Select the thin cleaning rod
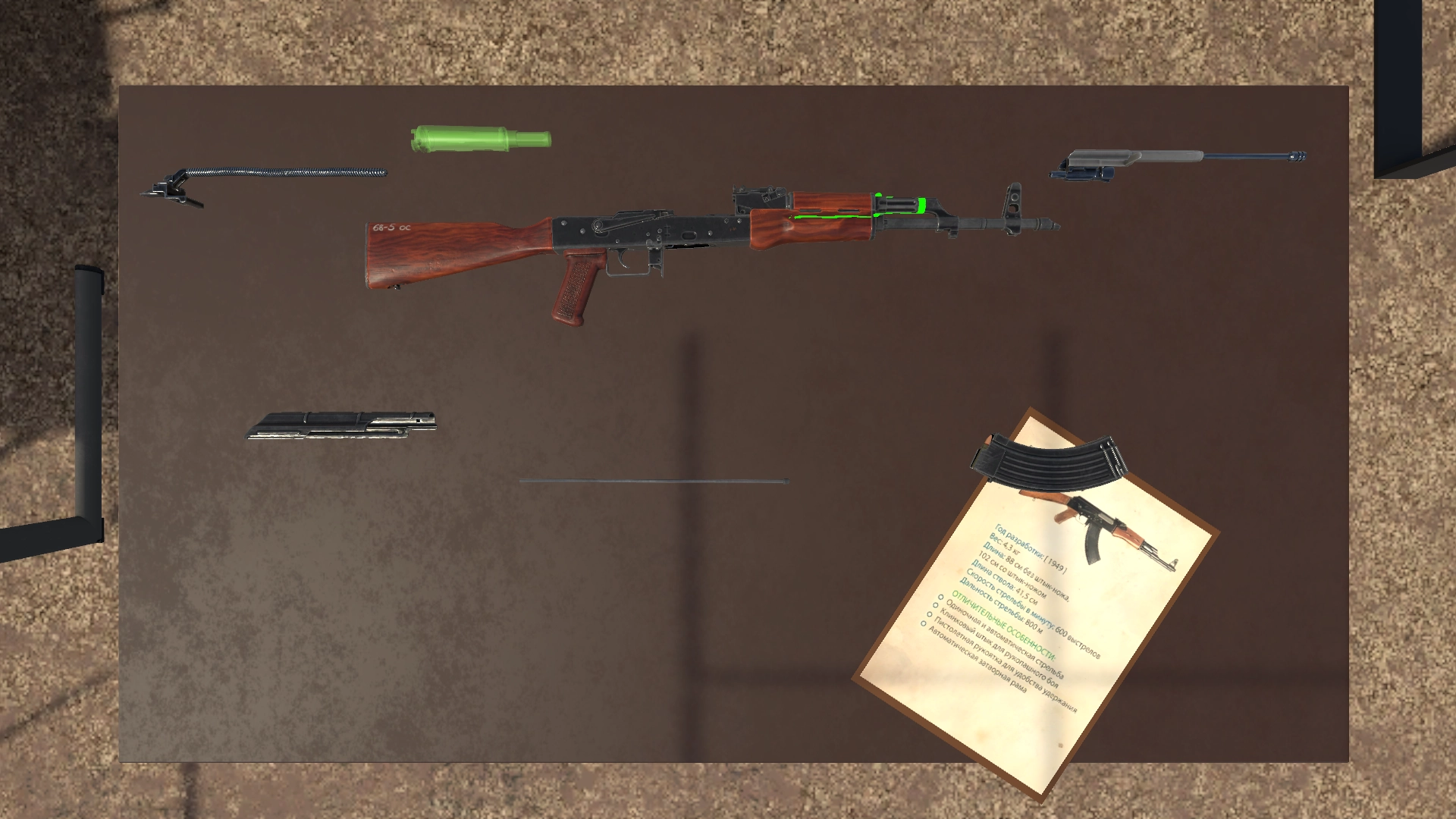1456x819 pixels. tap(654, 481)
